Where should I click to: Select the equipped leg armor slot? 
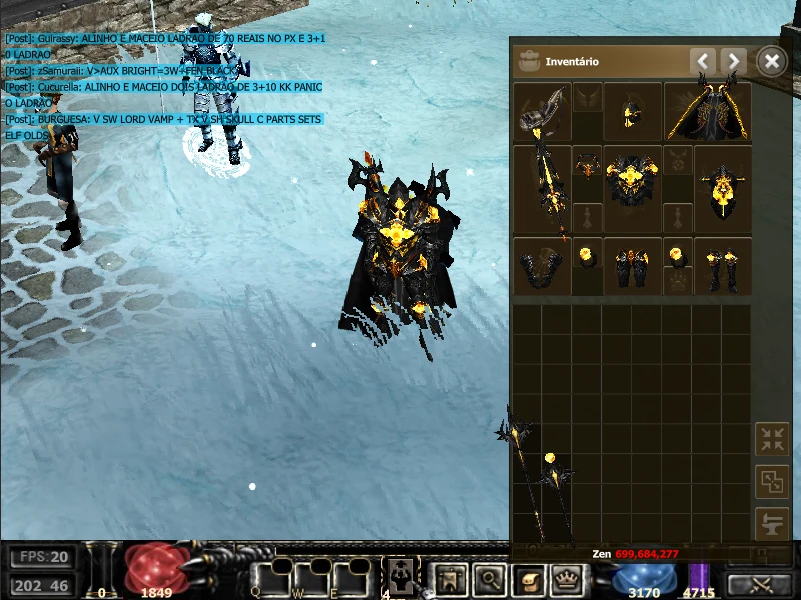pos(632,266)
